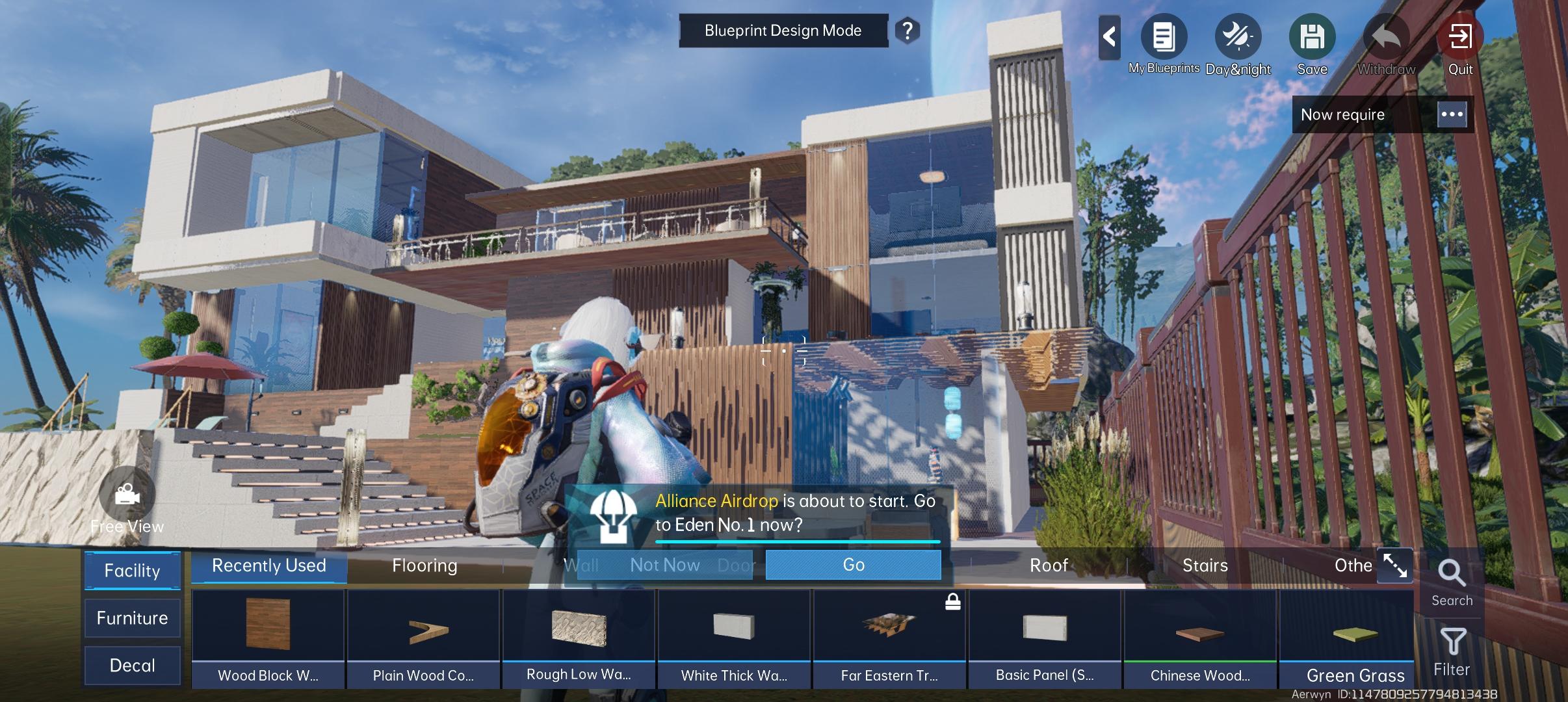Pick the Wood Block Wall item
This screenshot has height=702, width=1568.
click(x=268, y=637)
